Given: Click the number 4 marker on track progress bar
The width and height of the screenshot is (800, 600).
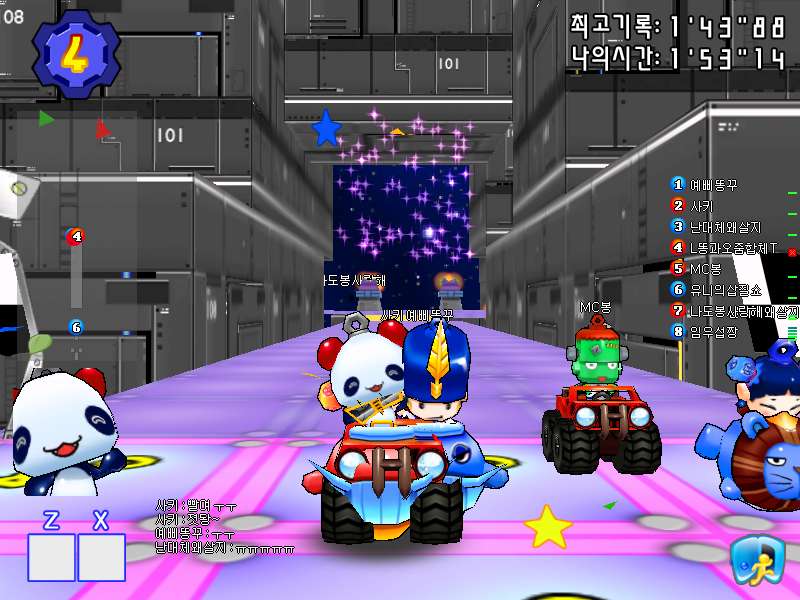Looking at the screenshot, I should pyautogui.click(x=76, y=237).
